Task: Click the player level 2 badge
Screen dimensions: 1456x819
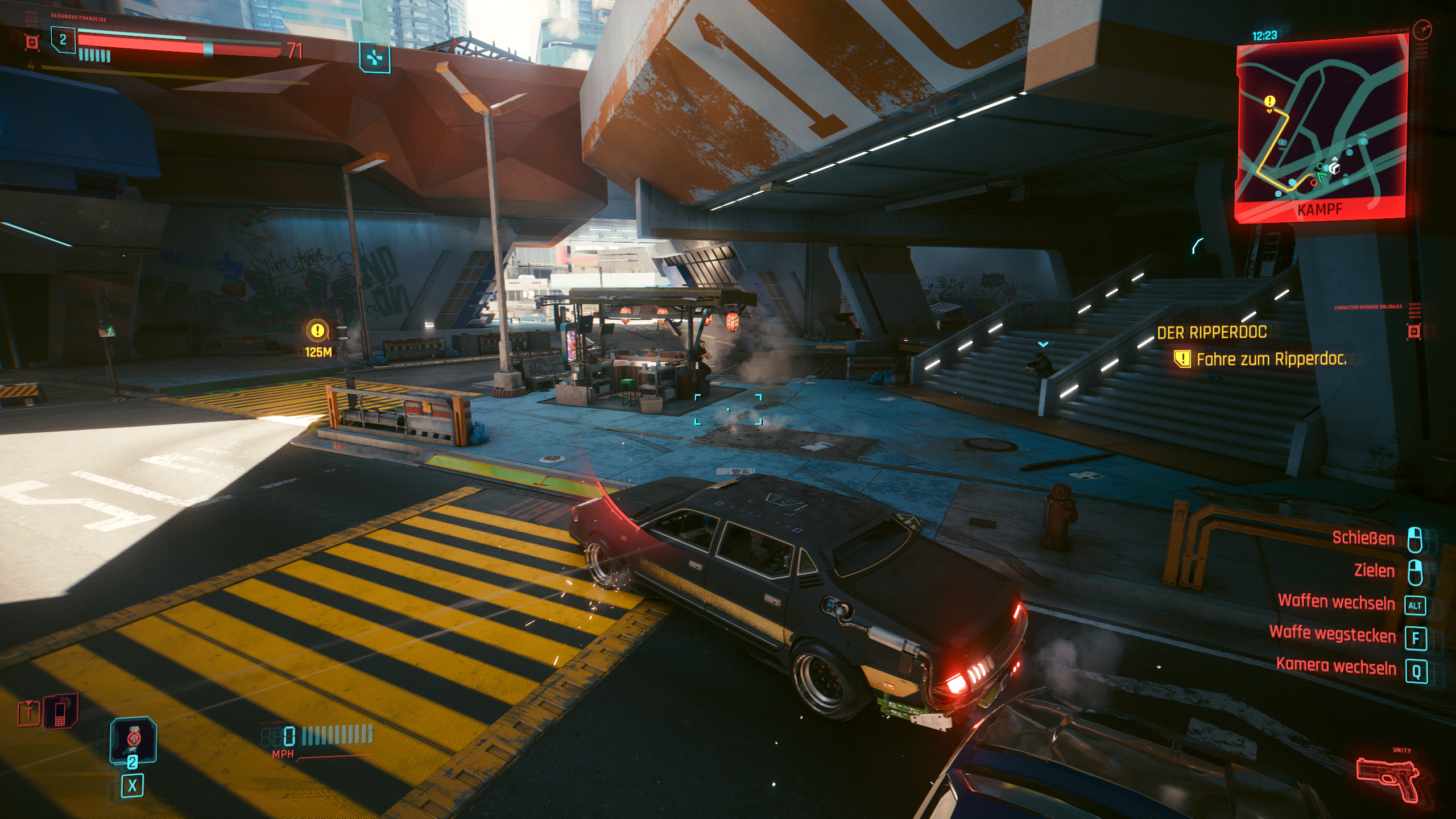Action: (x=63, y=40)
